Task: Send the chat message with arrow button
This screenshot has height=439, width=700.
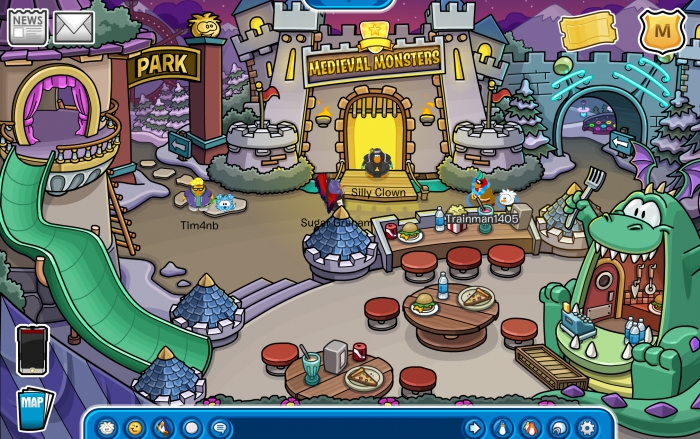Action: (473, 427)
